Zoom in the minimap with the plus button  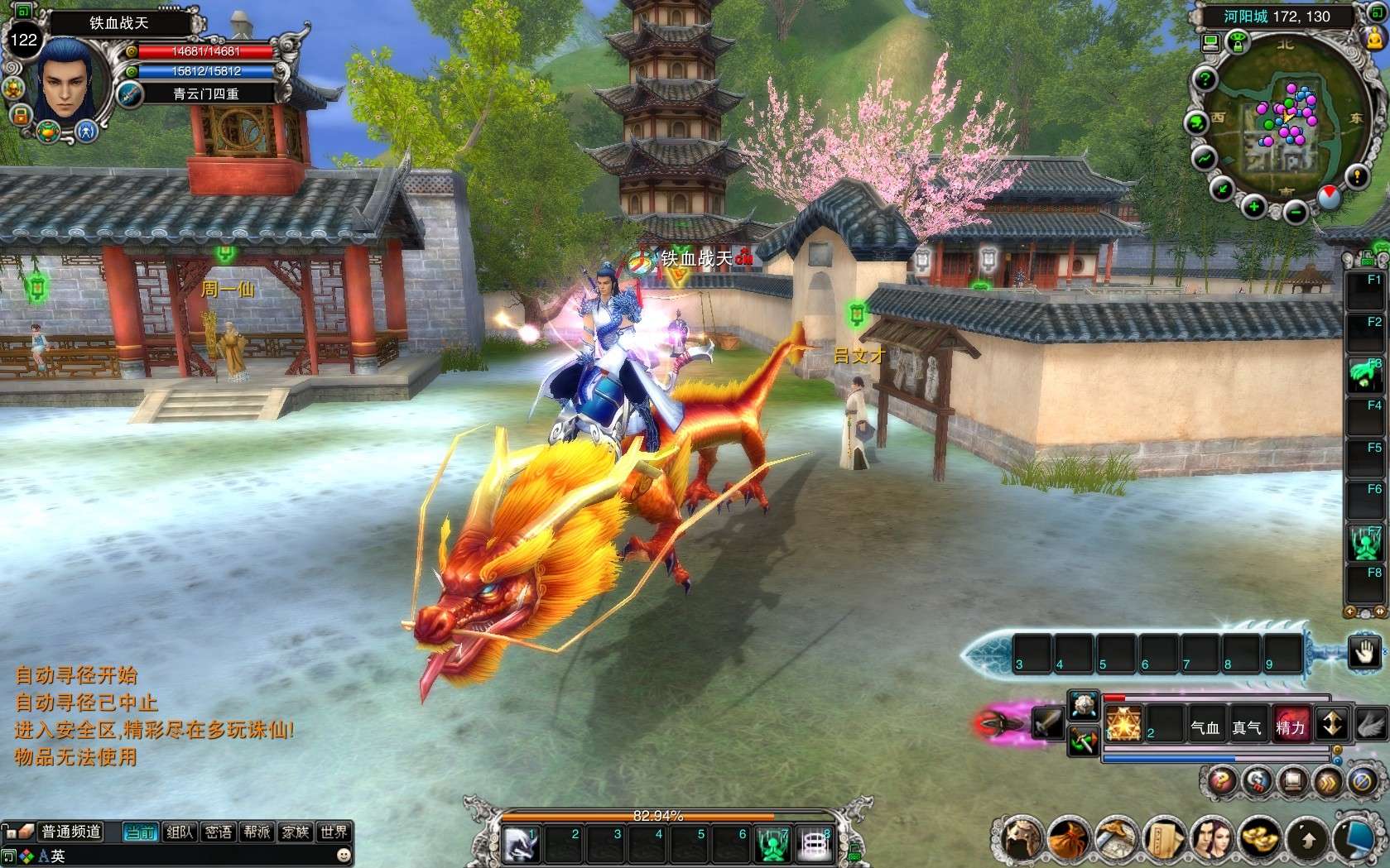pos(1253,206)
